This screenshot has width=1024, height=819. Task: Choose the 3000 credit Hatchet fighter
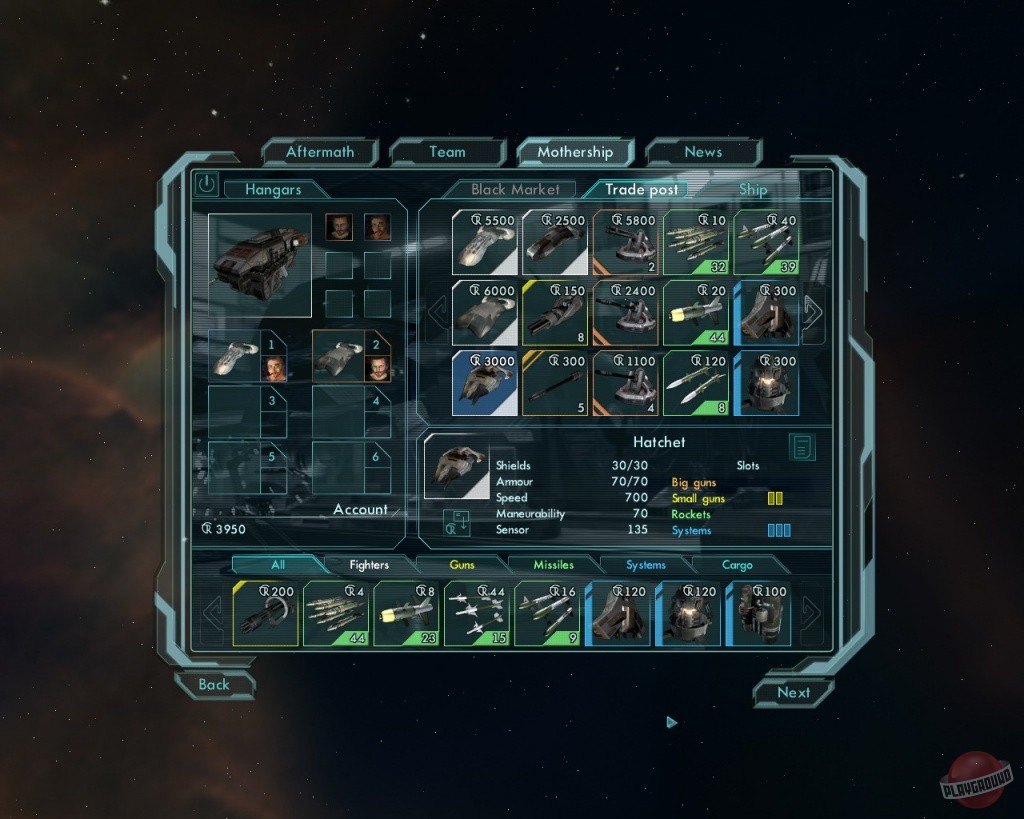484,382
